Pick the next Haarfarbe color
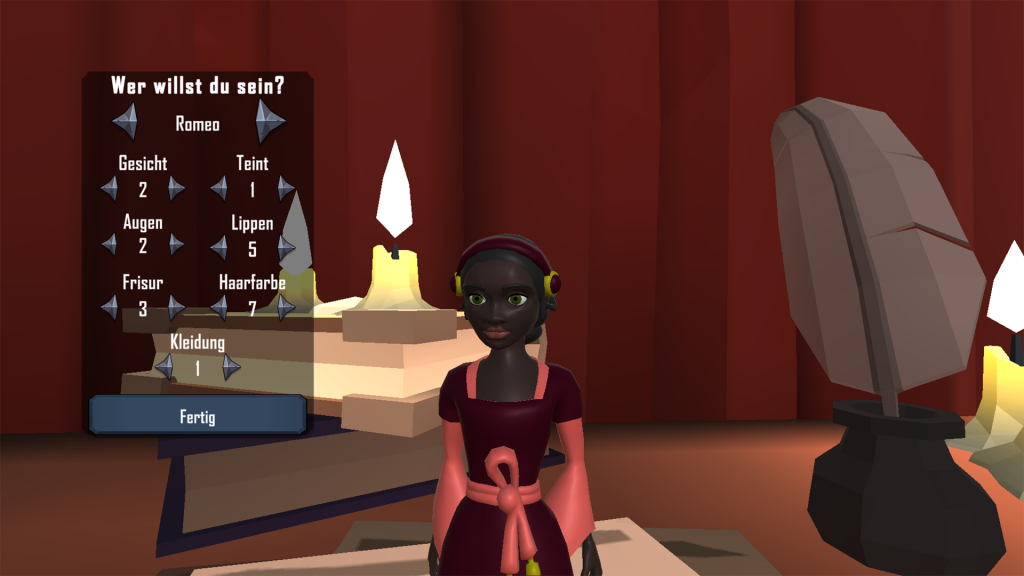The width and height of the screenshot is (1024, 576). [x=286, y=307]
